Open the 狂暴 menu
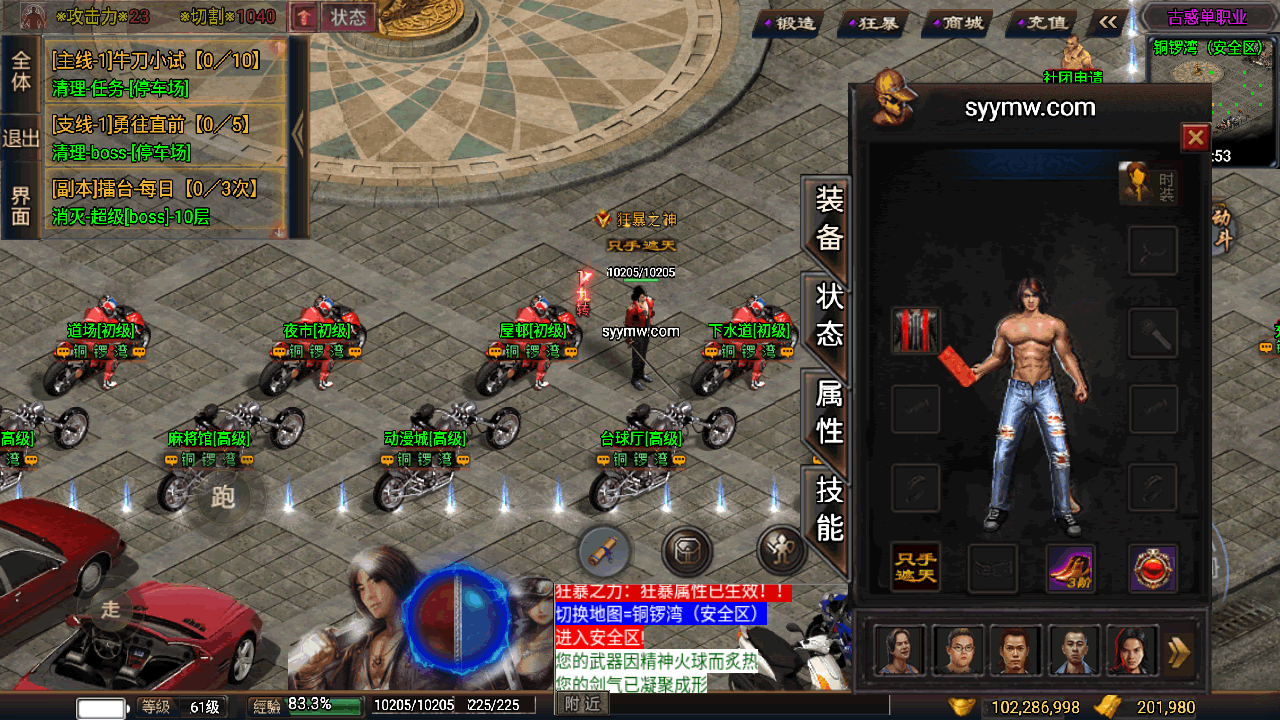The image size is (1280, 720). pyautogui.click(x=873, y=22)
